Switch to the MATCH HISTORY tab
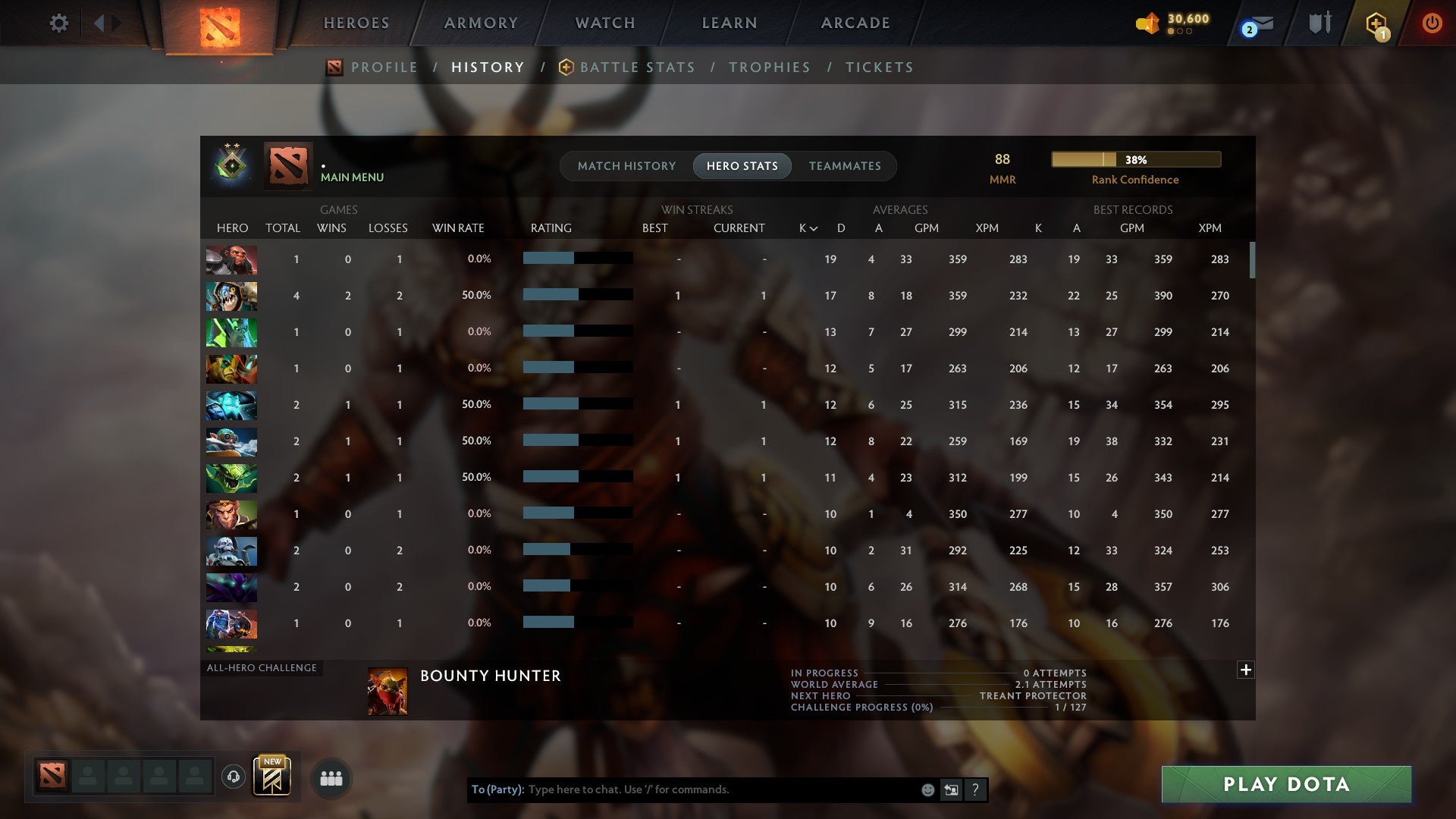 coord(626,166)
